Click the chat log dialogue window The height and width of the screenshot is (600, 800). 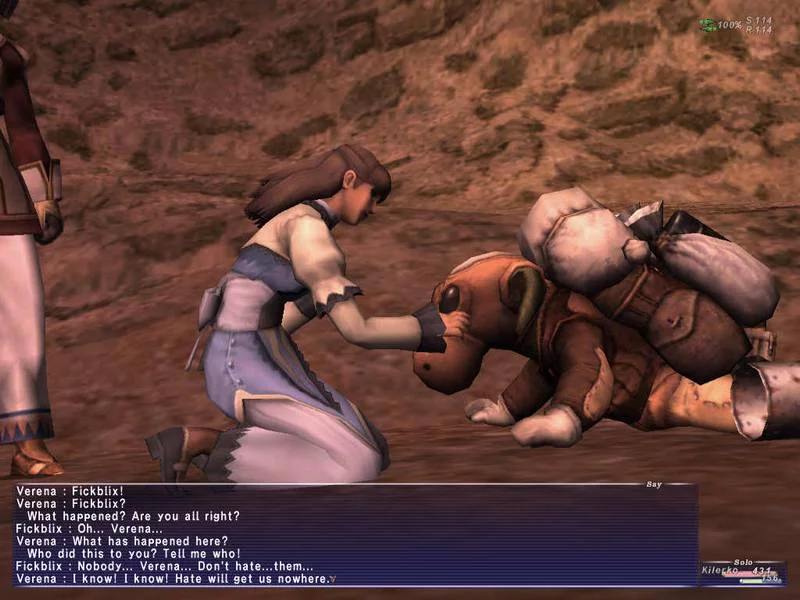[355, 535]
